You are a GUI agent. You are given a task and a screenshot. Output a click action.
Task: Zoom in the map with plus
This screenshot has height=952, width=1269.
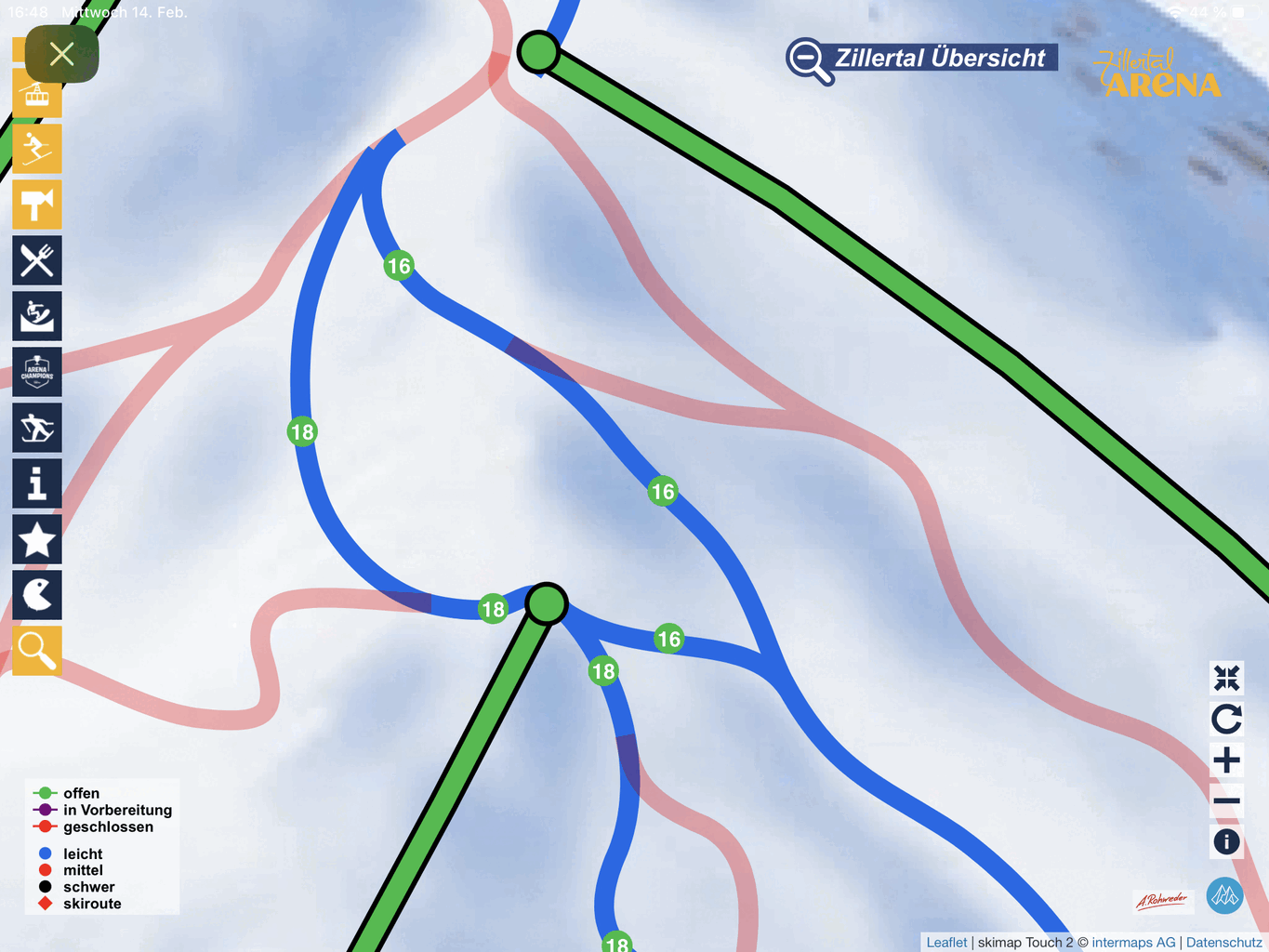[x=1226, y=760]
